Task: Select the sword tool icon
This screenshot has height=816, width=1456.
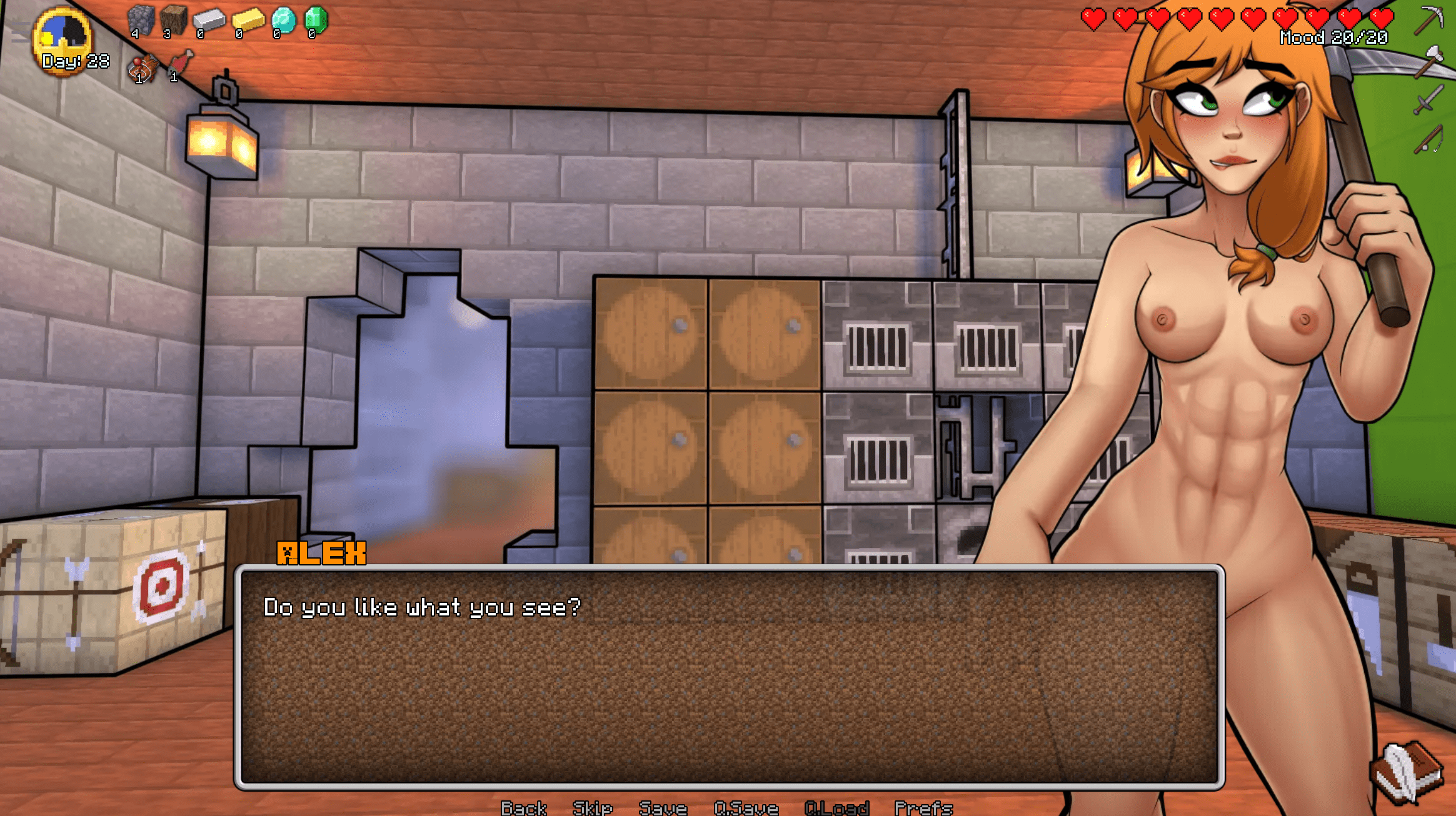Action: coord(1428,100)
